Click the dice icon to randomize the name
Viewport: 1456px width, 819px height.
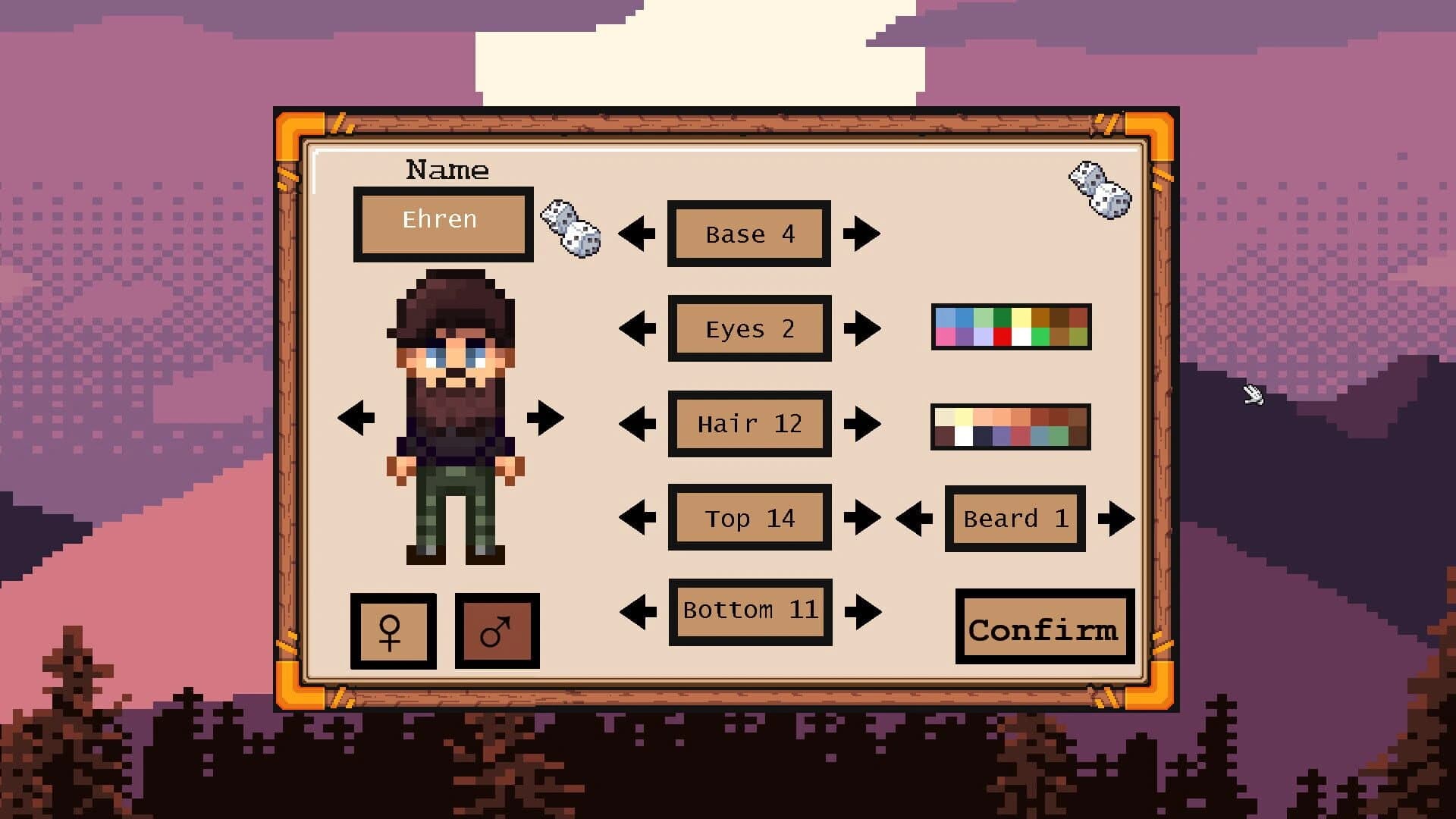coord(570,231)
